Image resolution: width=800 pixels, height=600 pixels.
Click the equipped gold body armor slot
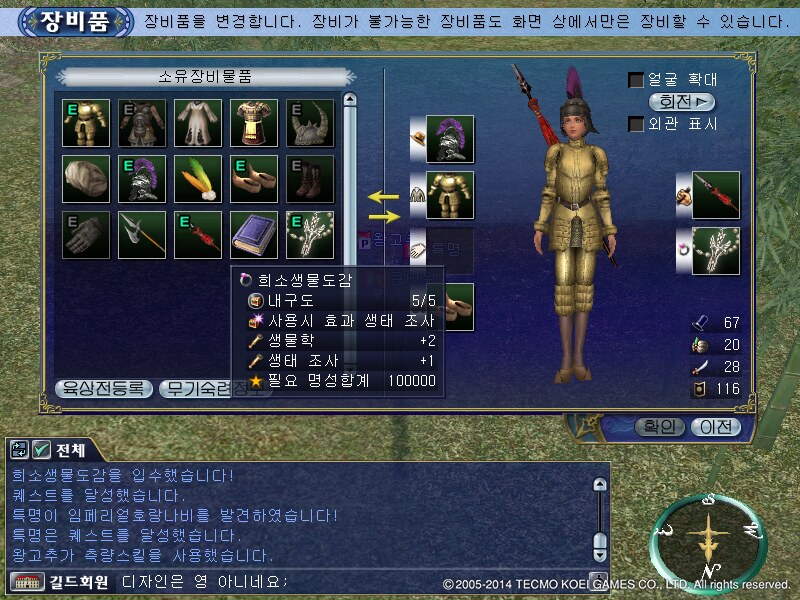point(450,195)
